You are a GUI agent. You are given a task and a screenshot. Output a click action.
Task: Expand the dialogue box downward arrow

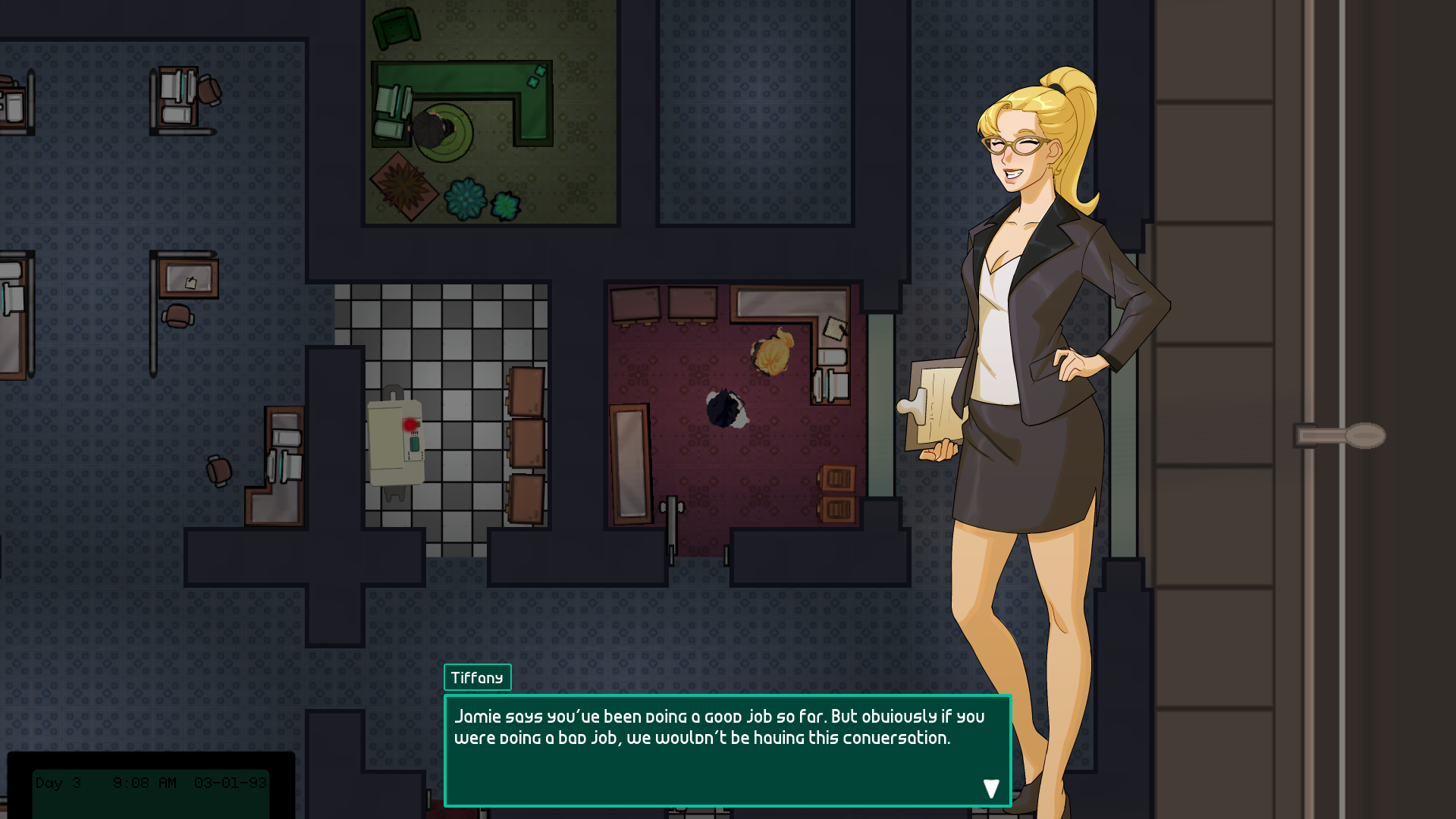991,788
